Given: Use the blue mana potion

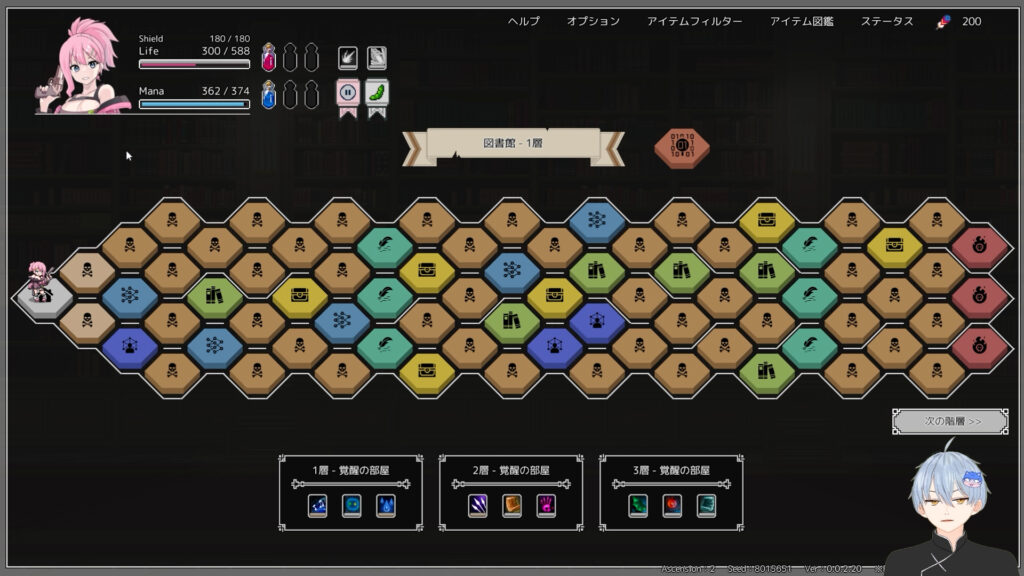Looking at the screenshot, I should point(268,95).
